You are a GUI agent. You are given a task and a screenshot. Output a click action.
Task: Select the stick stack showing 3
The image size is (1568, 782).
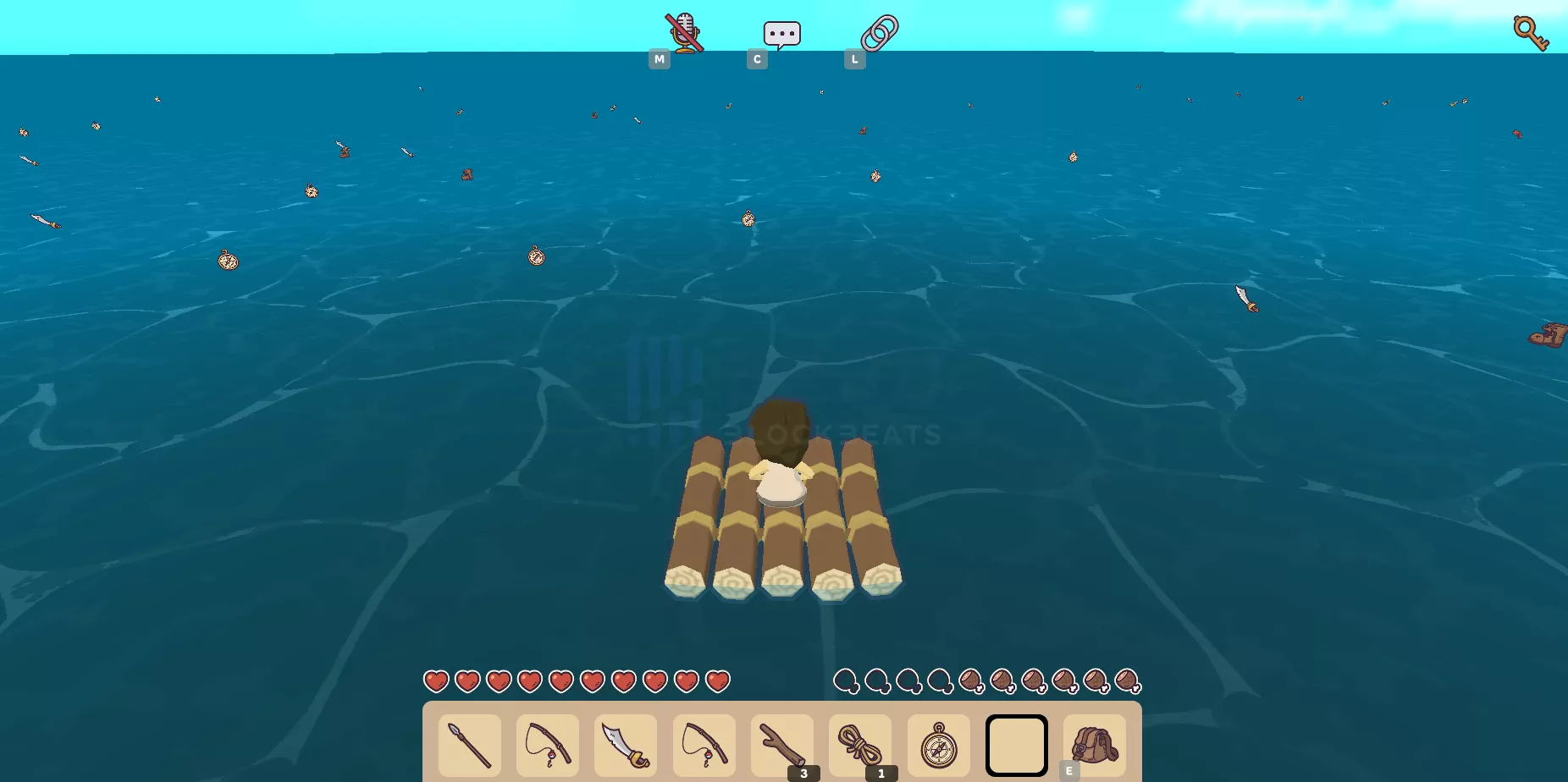coord(781,745)
